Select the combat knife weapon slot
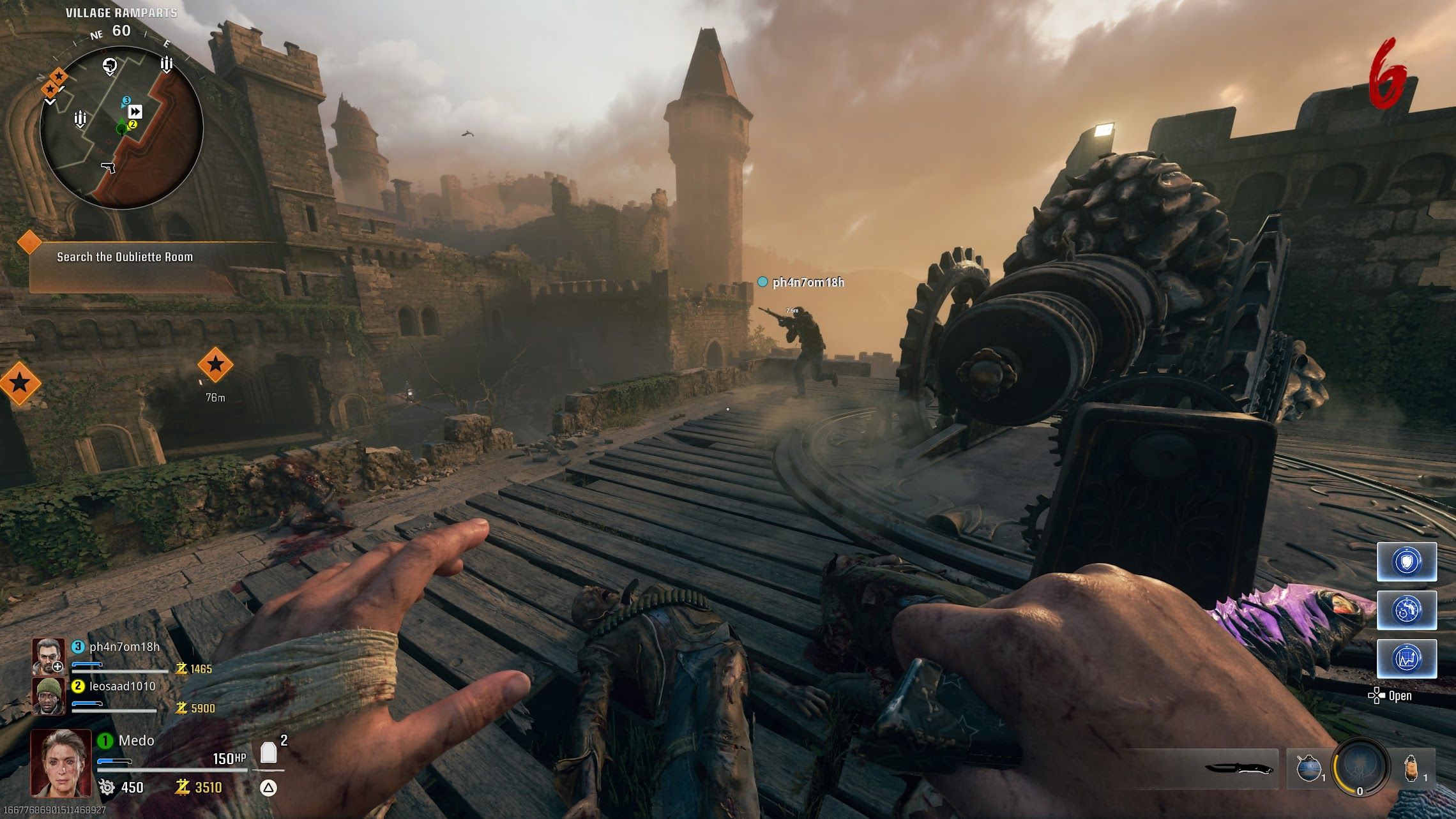Screen dimensions: 1456x819 pos(1239,768)
